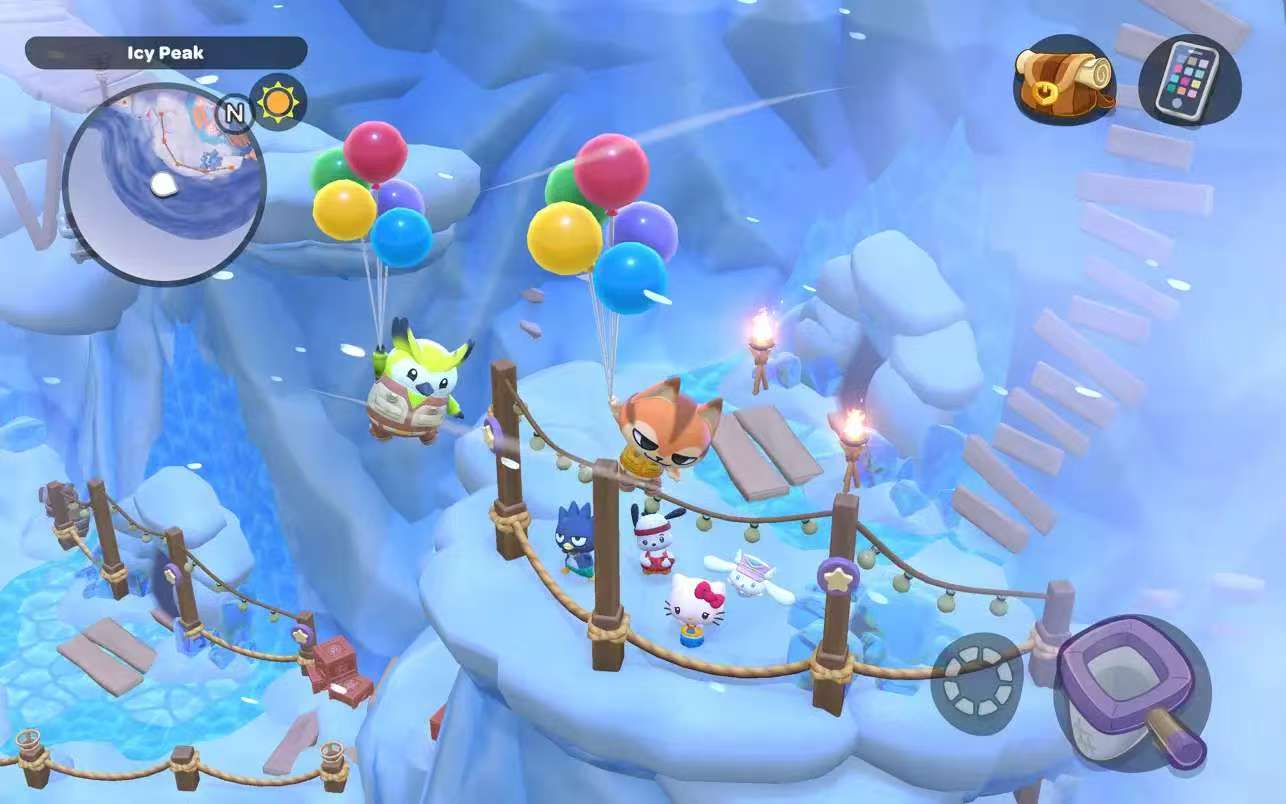The height and width of the screenshot is (804, 1286).
Task: Open the treasure chest quest icon
Action: 1064,79
